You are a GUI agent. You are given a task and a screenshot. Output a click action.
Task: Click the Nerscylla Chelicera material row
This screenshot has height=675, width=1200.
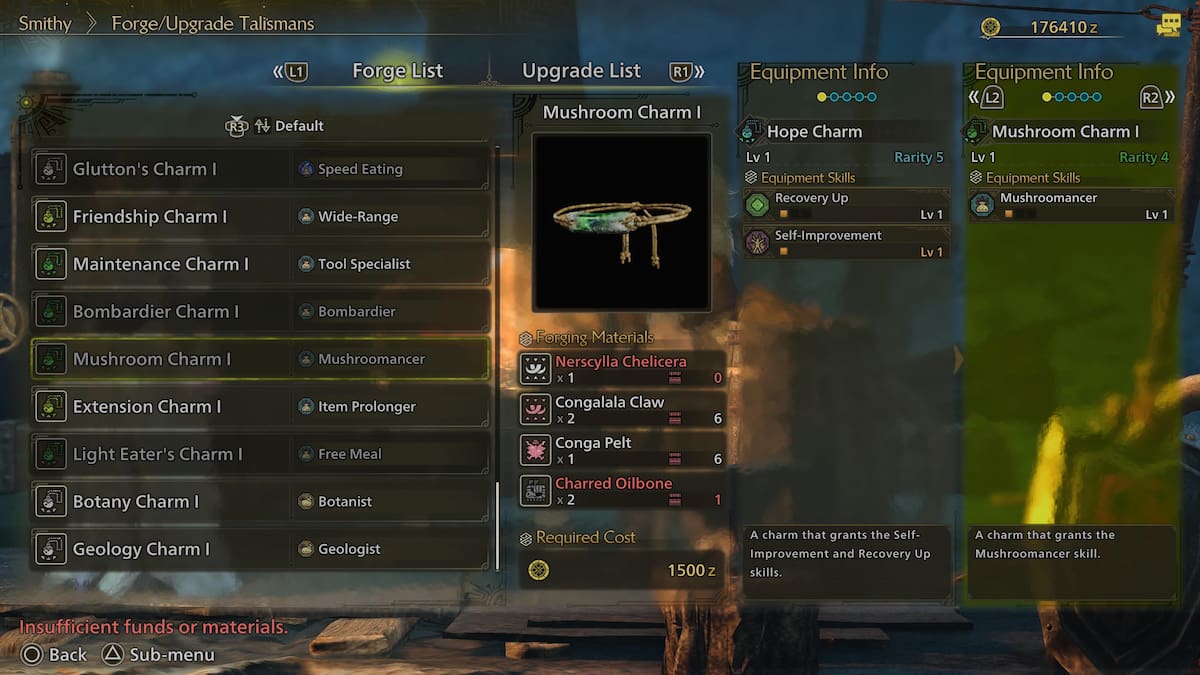tap(622, 369)
